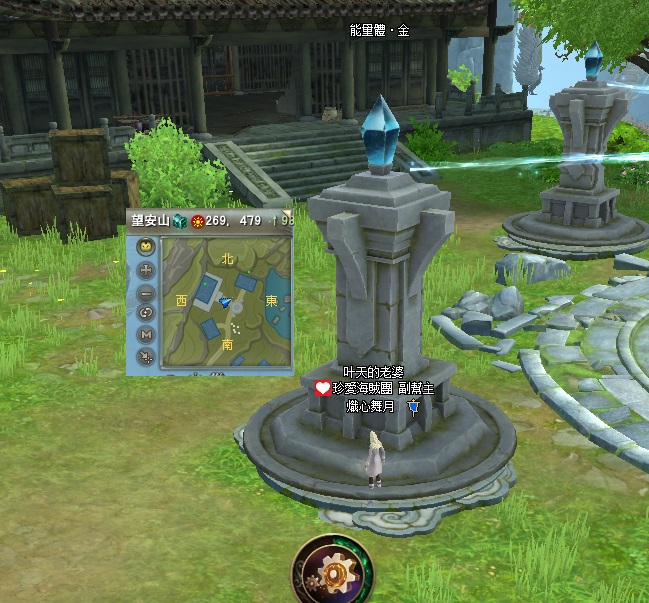Click the red sun icon beside coordinates
649x603 pixels.
[x=197, y=220]
